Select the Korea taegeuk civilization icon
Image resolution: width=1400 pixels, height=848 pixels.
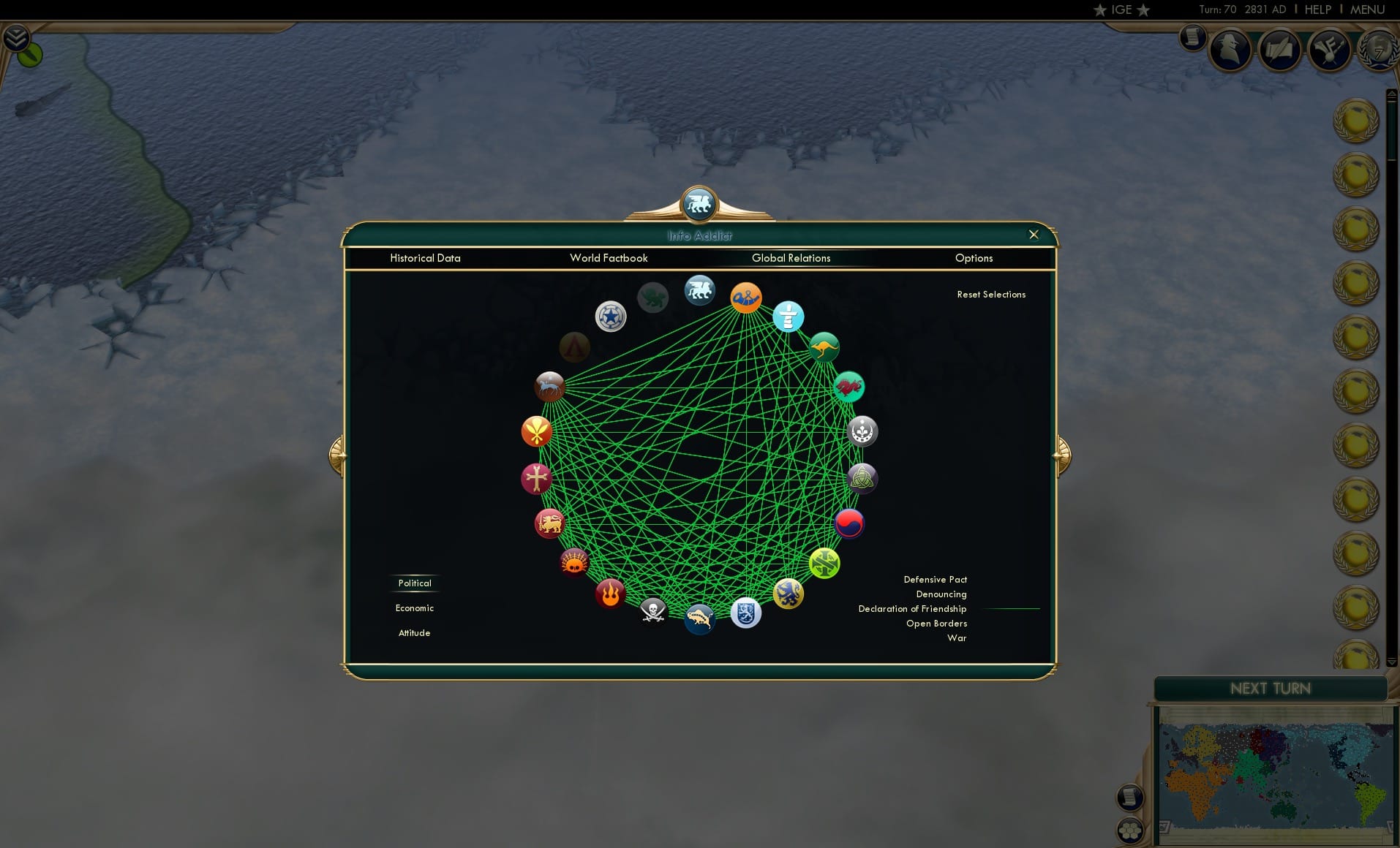tap(848, 523)
